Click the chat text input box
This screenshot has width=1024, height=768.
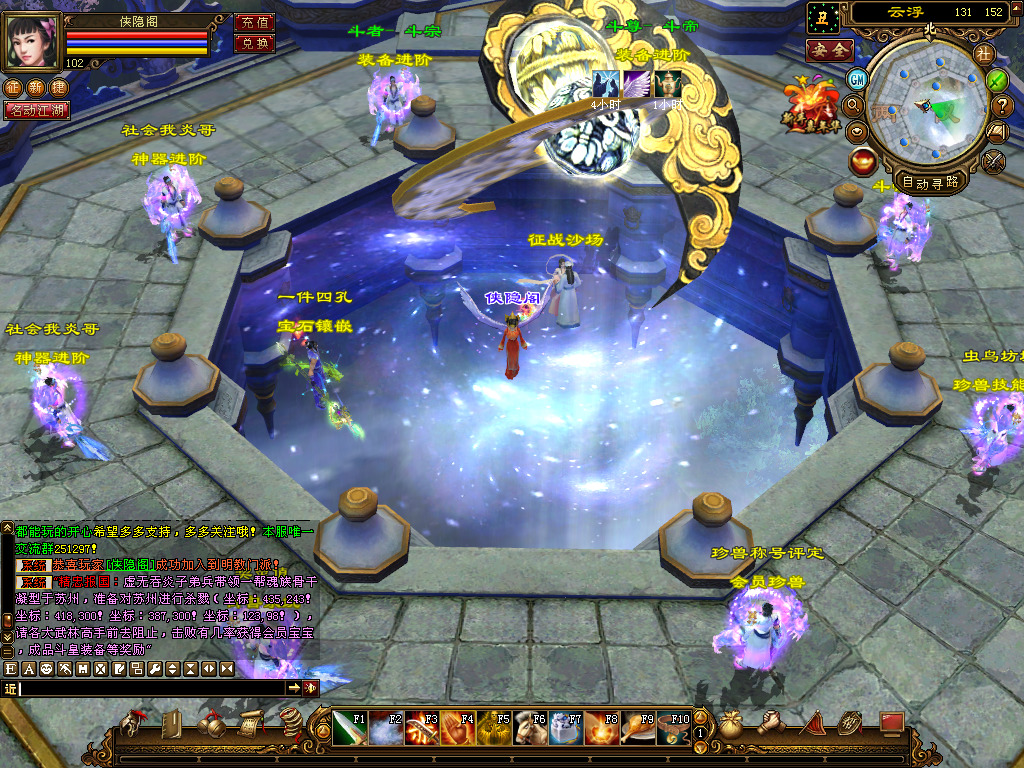point(152,688)
